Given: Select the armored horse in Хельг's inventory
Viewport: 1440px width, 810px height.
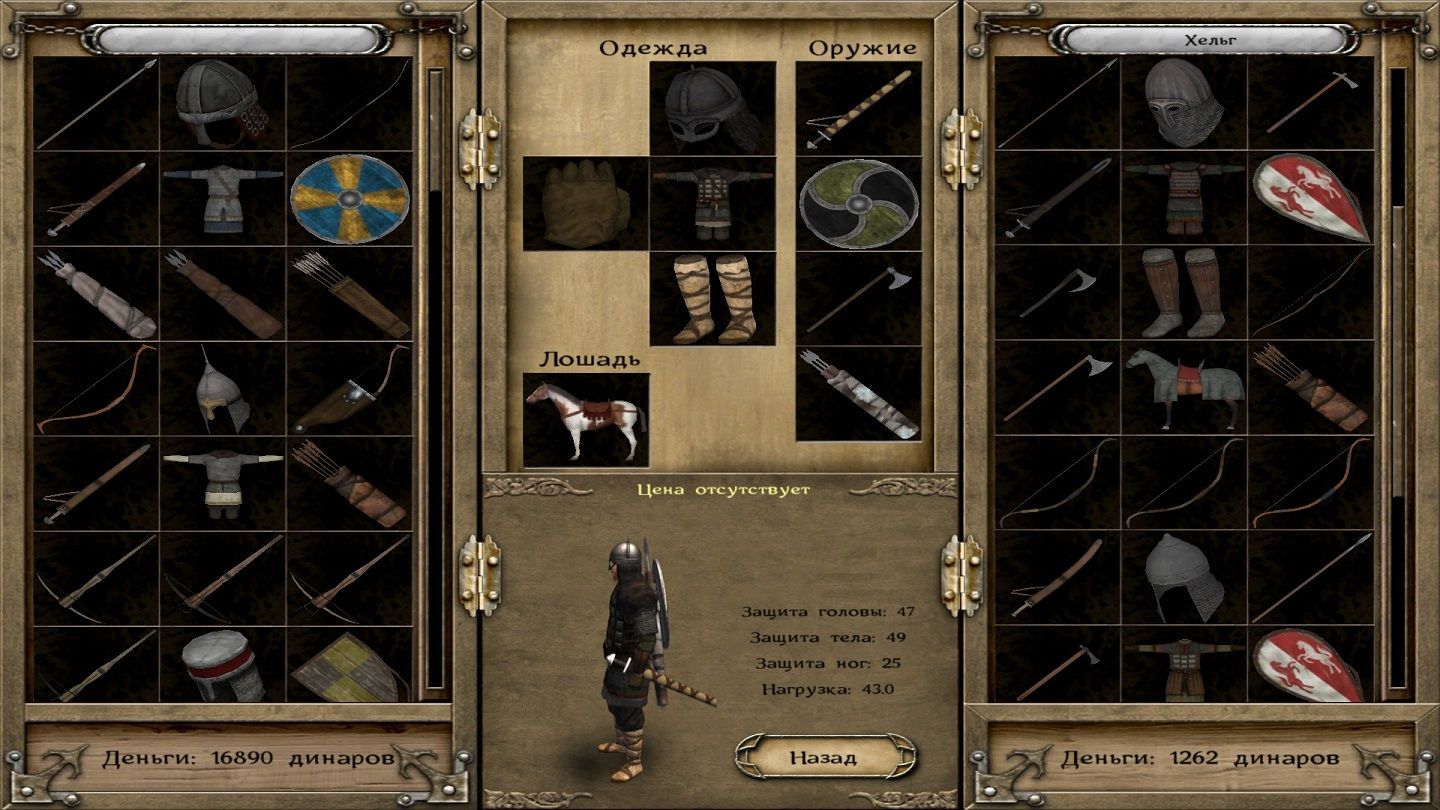Looking at the screenshot, I should pyautogui.click(x=1184, y=387).
